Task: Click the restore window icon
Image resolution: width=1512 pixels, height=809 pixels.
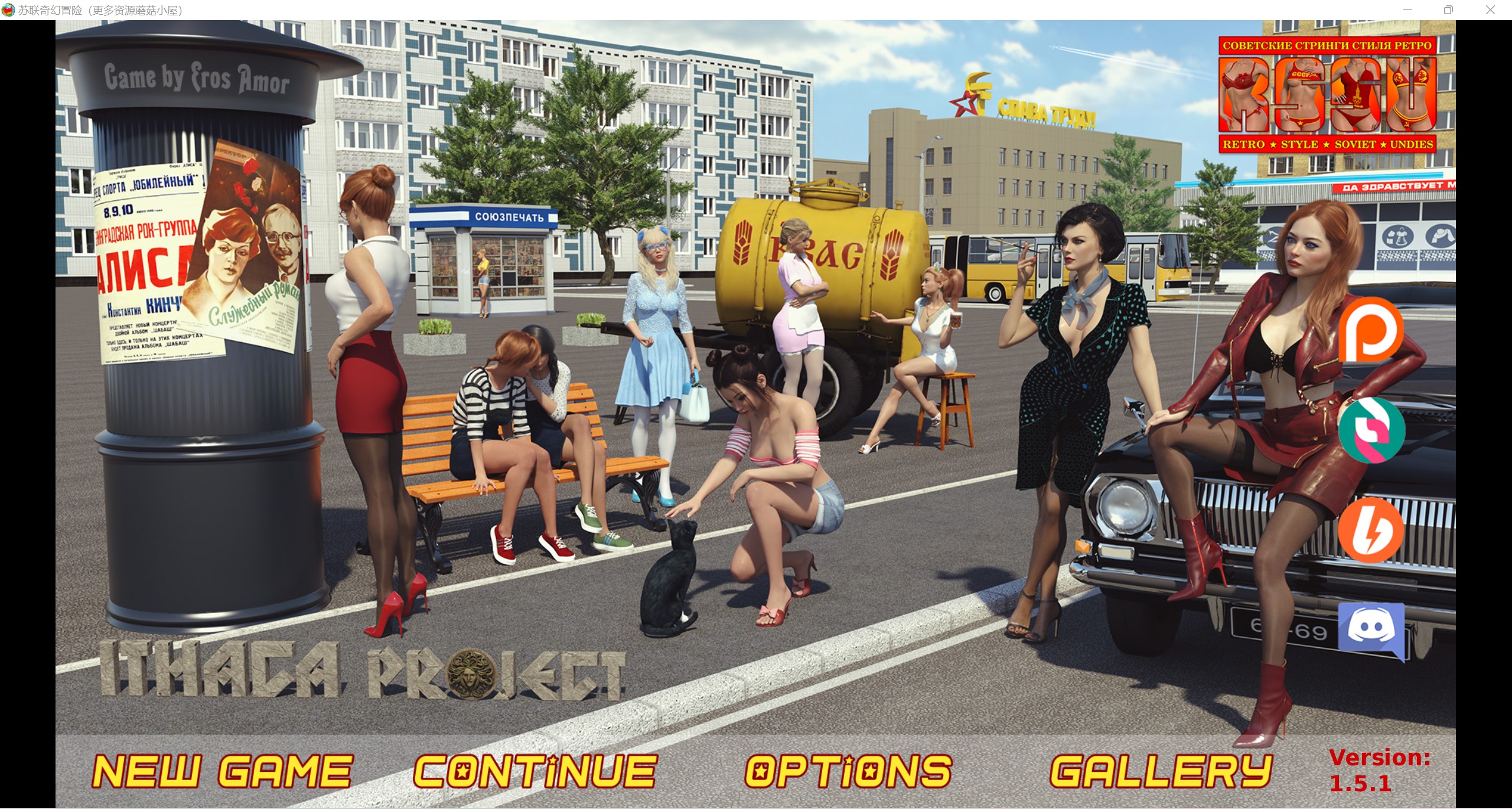Action: (1448, 9)
